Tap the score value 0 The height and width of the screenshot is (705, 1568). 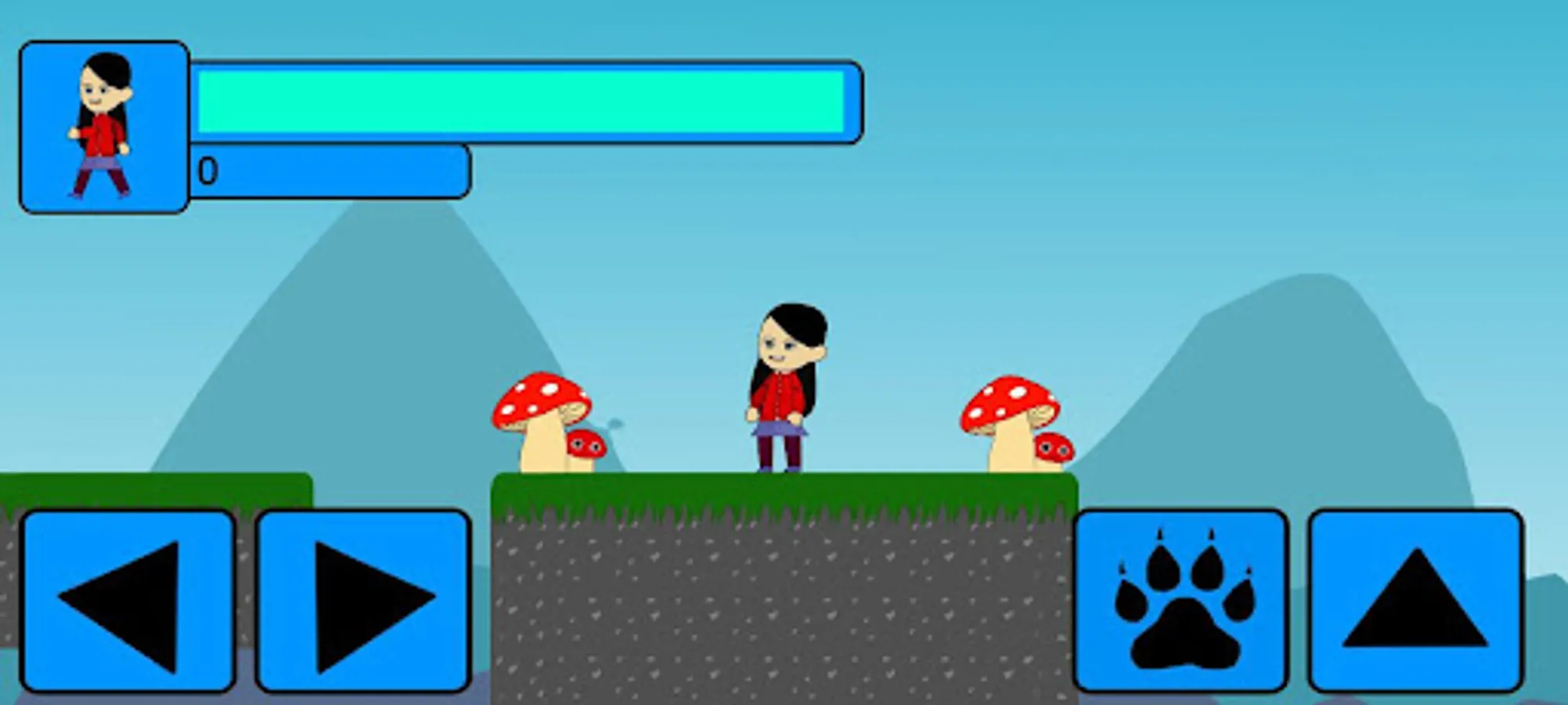coord(207,168)
